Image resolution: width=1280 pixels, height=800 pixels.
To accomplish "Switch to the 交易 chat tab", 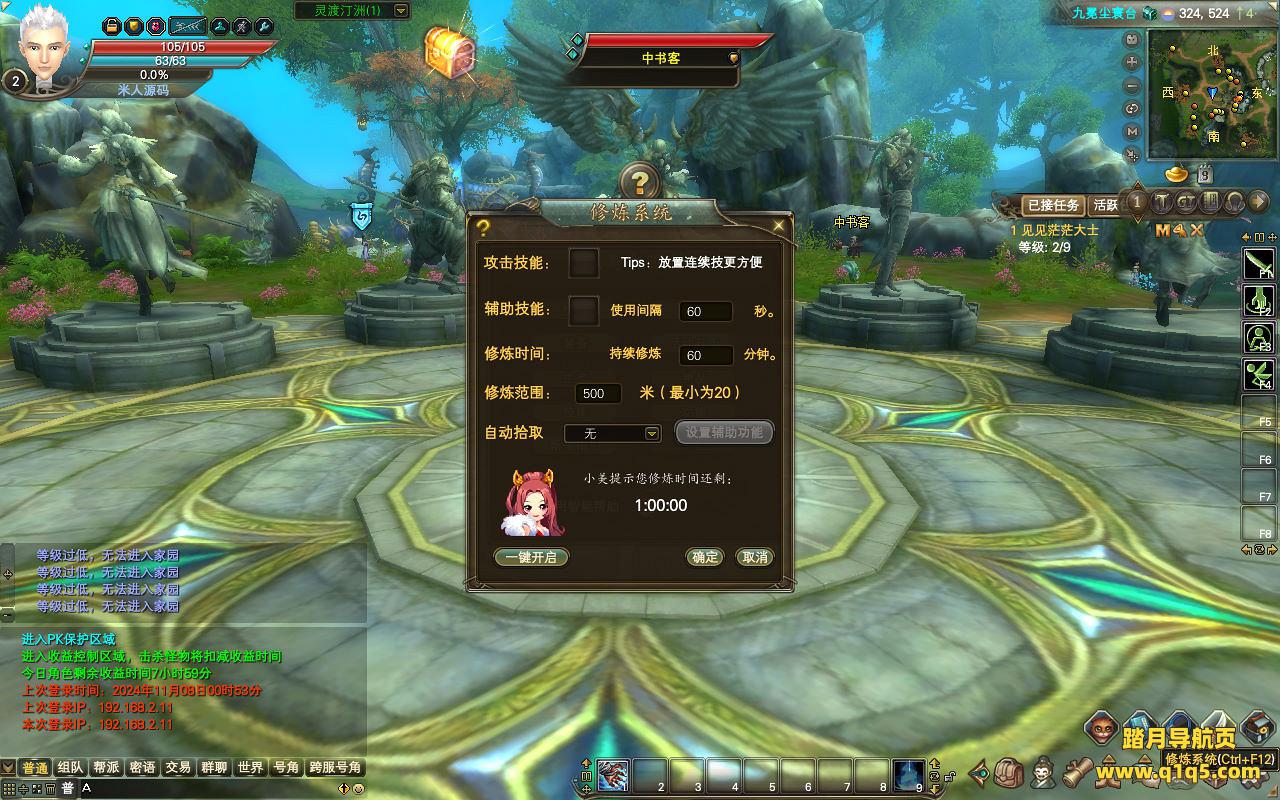I will [178, 767].
